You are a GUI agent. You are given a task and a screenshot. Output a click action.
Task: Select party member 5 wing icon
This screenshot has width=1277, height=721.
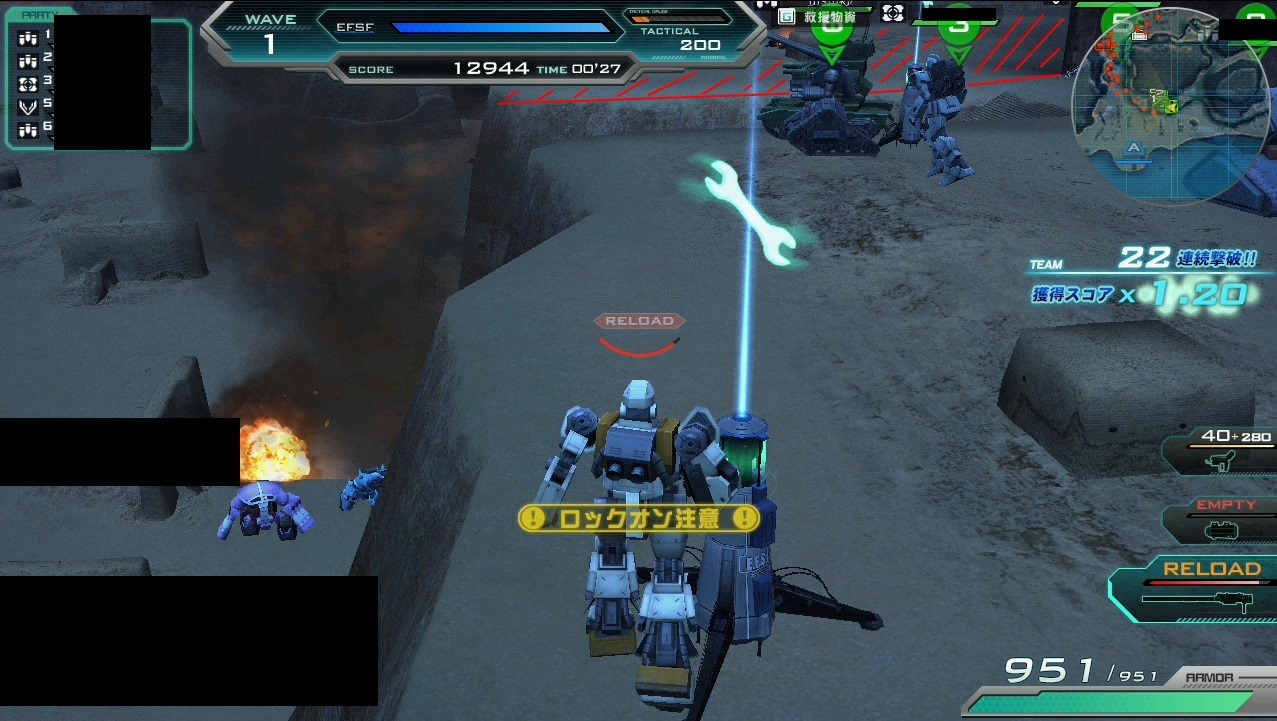[28, 106]
